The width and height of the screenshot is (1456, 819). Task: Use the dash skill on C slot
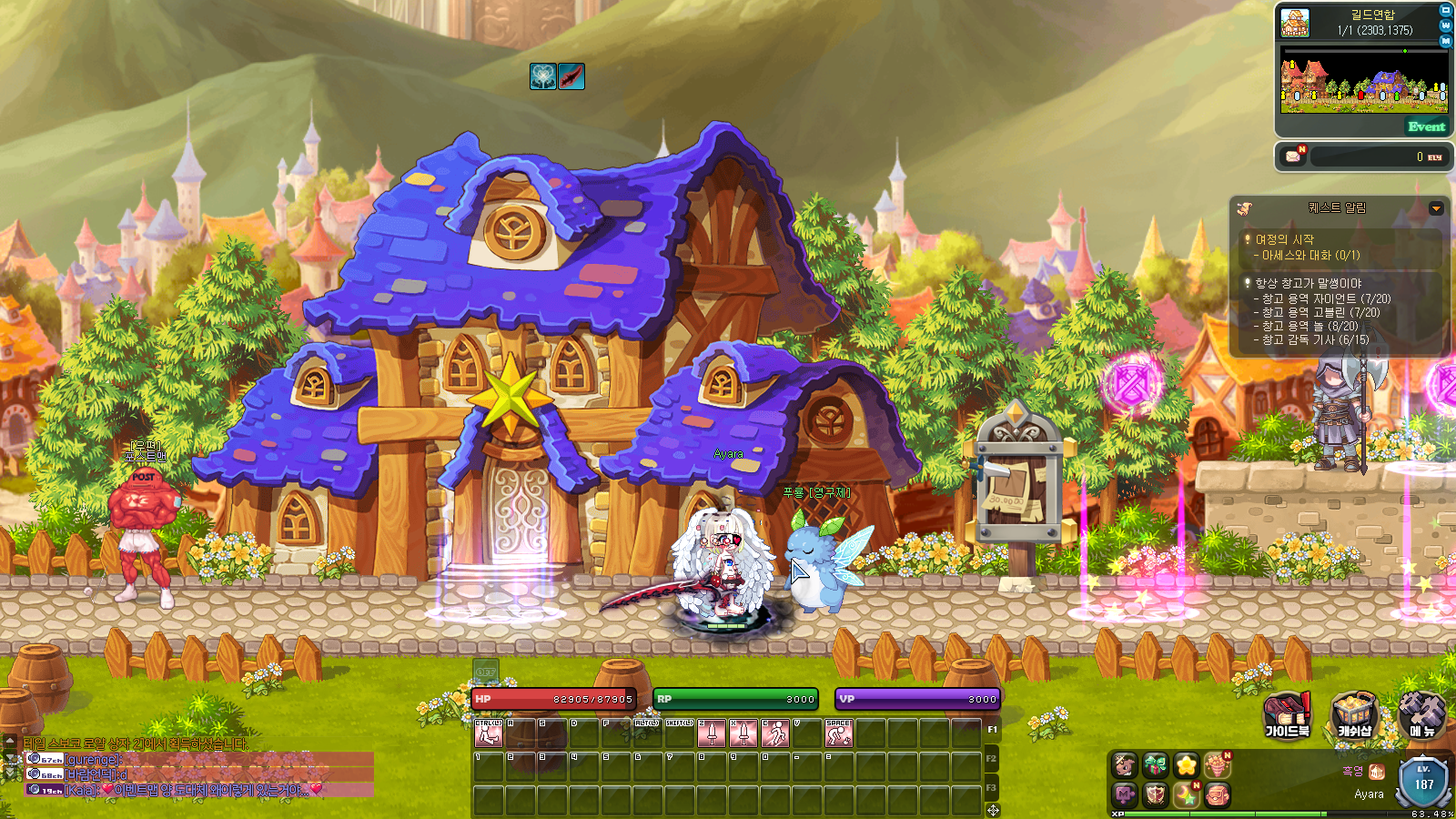(775, 733)
